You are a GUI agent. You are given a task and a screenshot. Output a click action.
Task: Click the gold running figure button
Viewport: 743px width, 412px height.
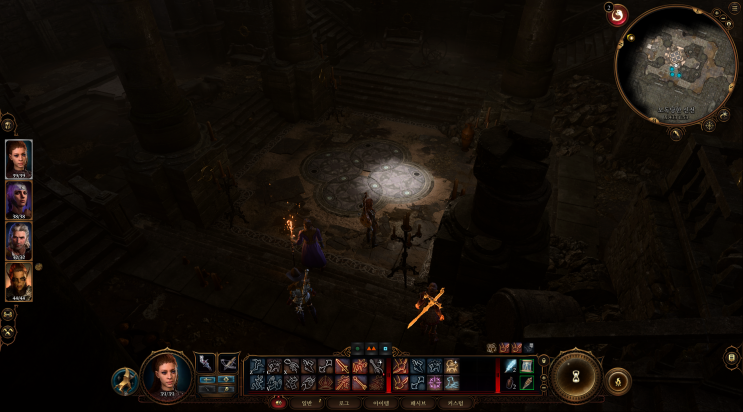(x=124, y=380)
